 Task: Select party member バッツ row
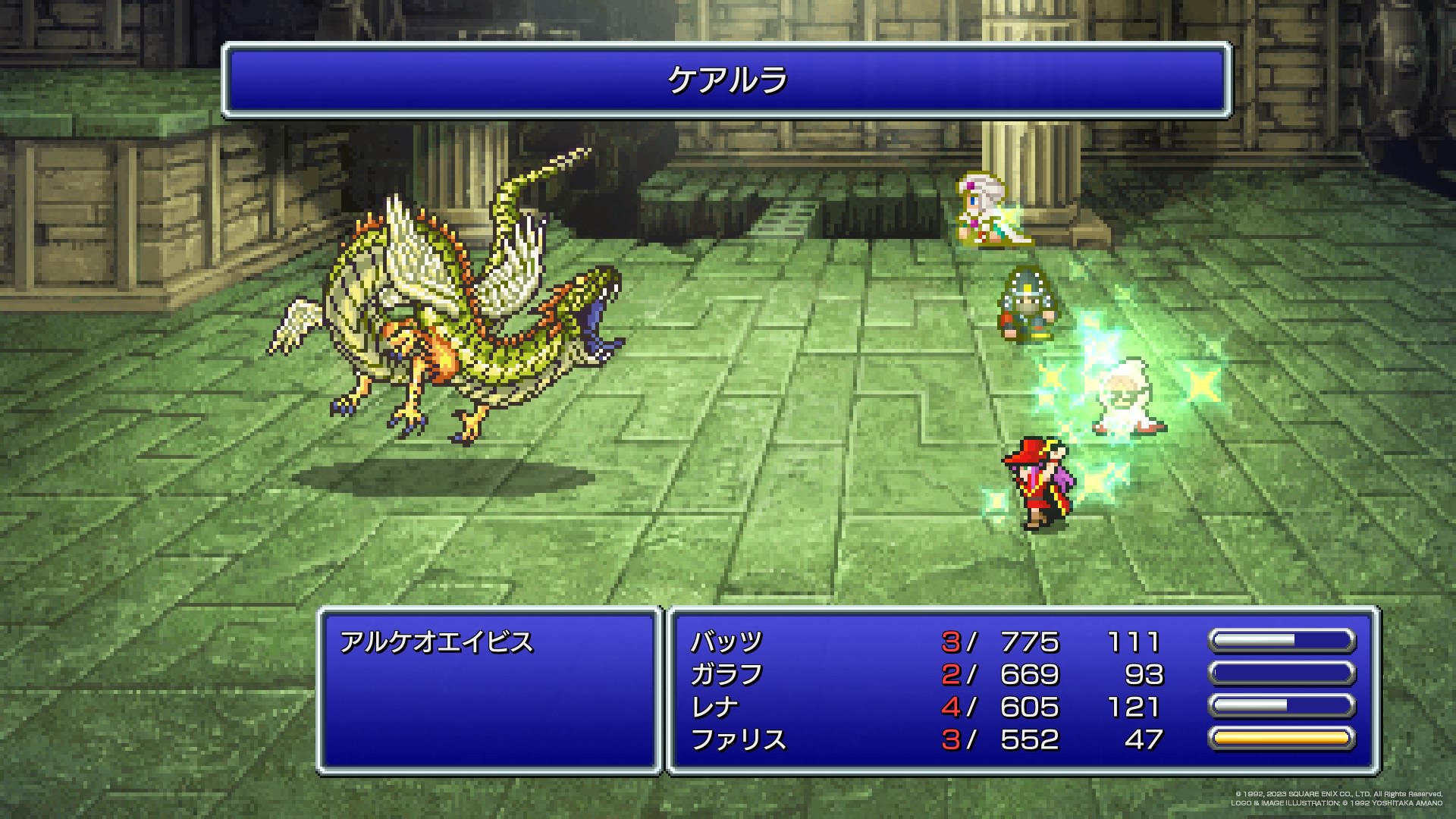coord(726,642)
